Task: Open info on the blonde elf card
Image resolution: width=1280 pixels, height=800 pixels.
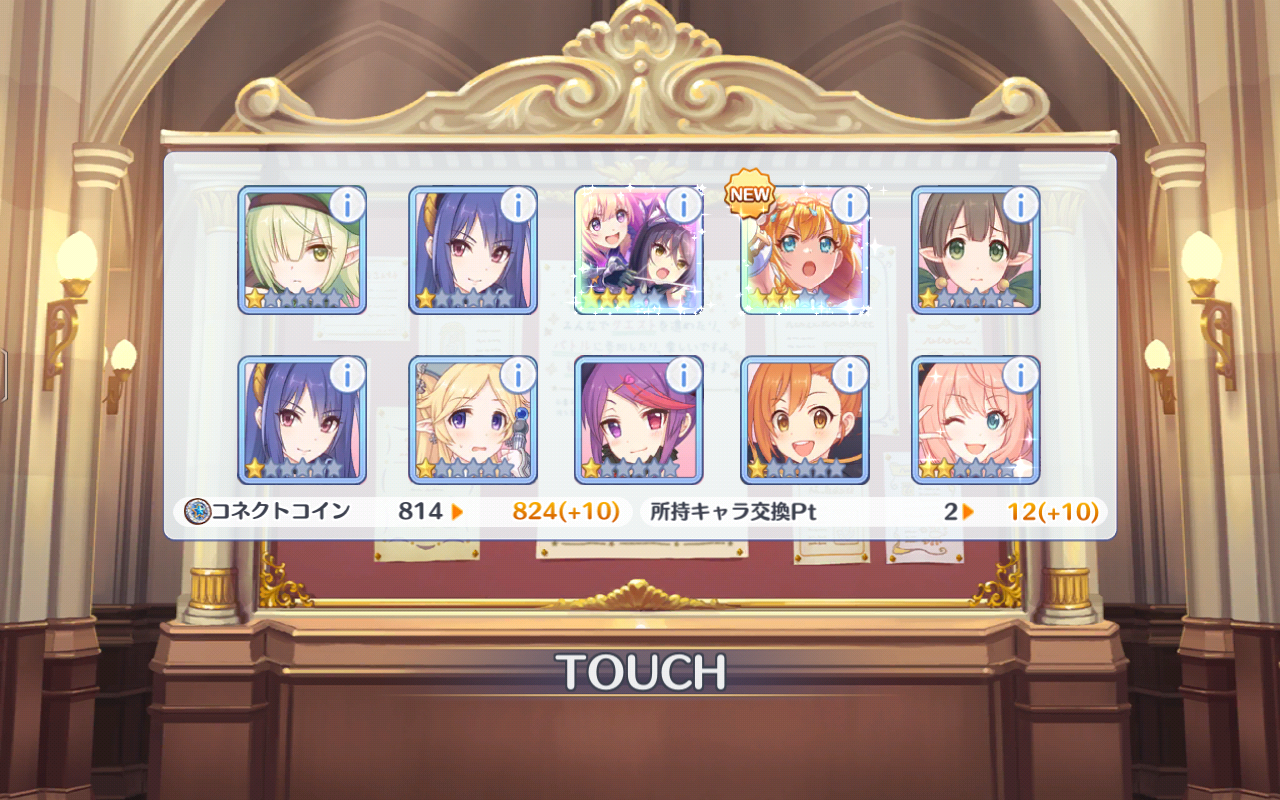Action: tap(517, 376)
